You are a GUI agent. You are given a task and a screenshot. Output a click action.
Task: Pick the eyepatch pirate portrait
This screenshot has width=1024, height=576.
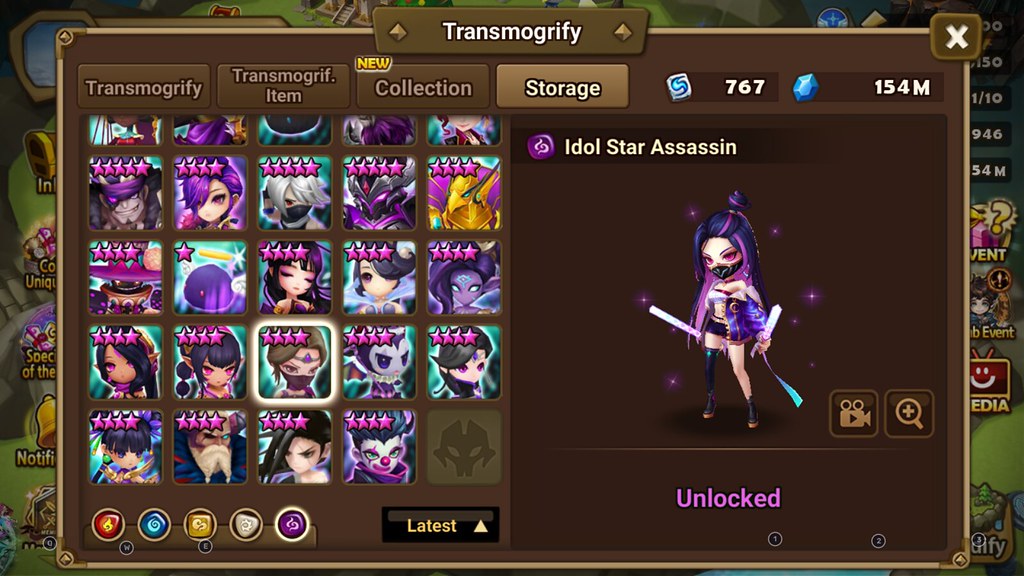(125, 193)
